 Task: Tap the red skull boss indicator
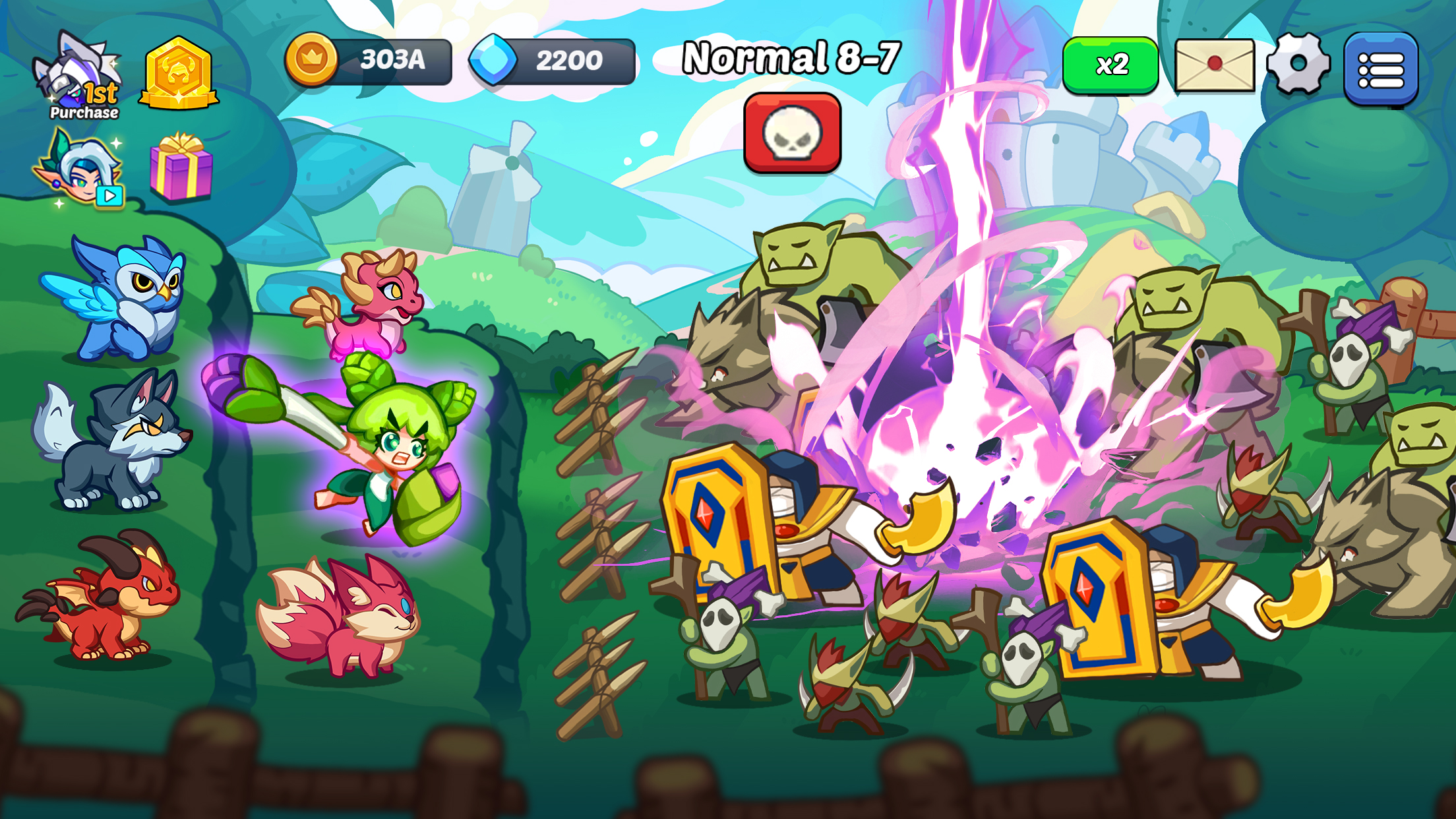[794, 137]
